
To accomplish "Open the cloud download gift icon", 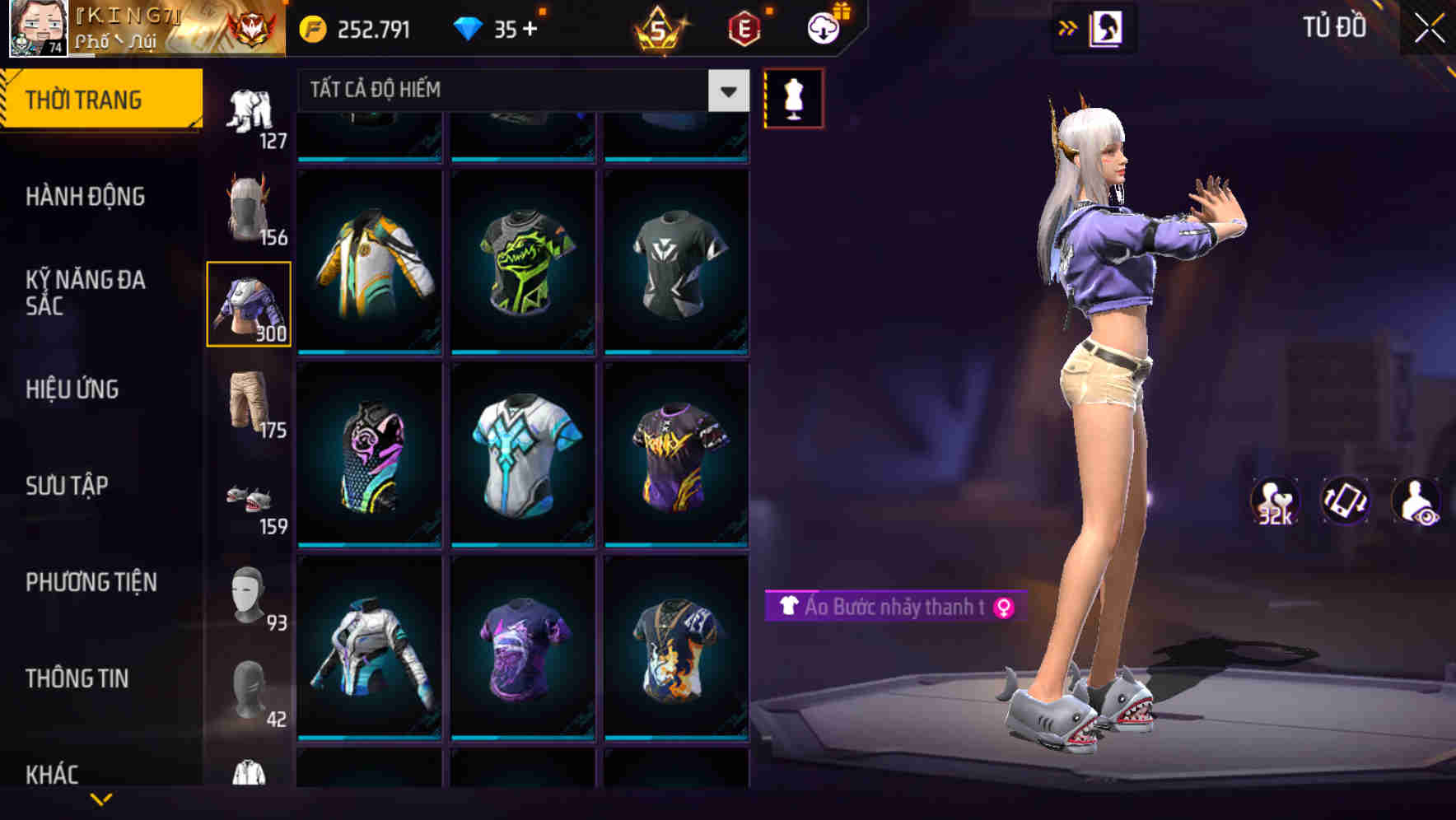I will click(x=821, y=27).
